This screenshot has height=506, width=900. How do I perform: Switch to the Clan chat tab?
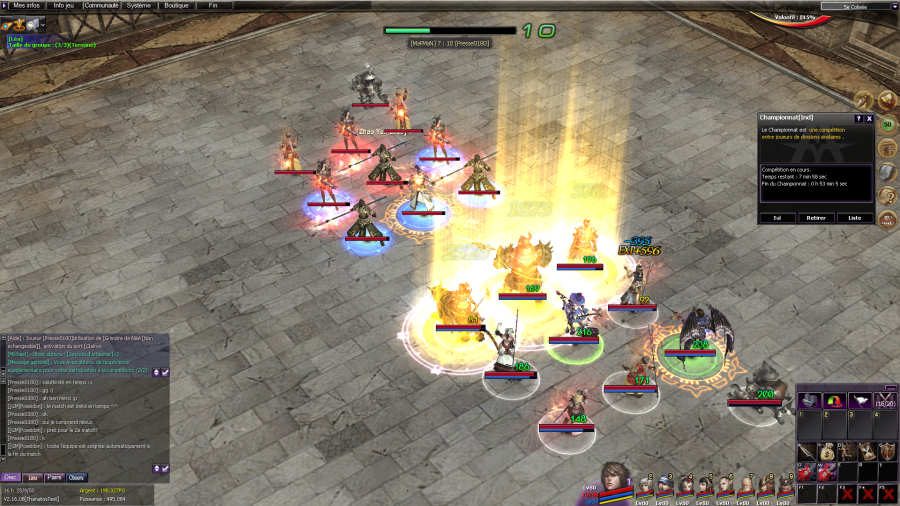(77, 477)
